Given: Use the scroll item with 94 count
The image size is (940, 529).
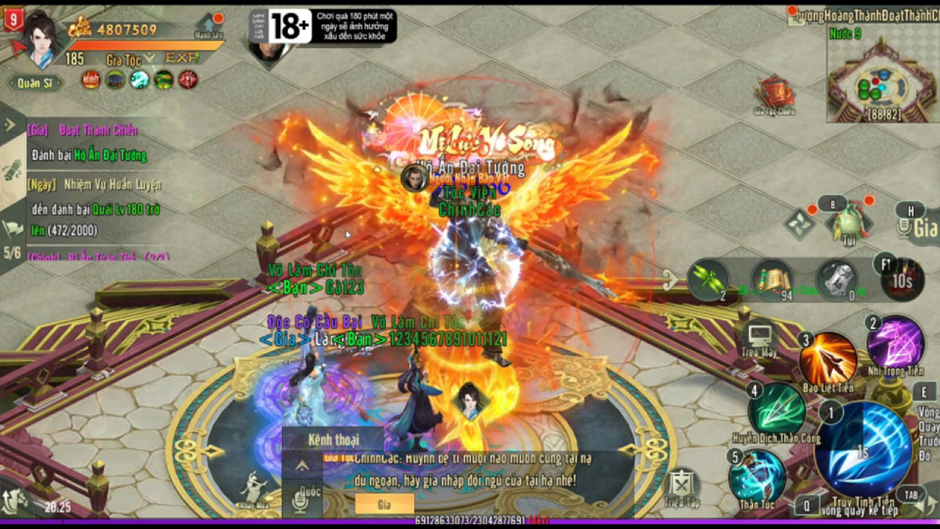Looking at the screenshot, I should [771, 279].
